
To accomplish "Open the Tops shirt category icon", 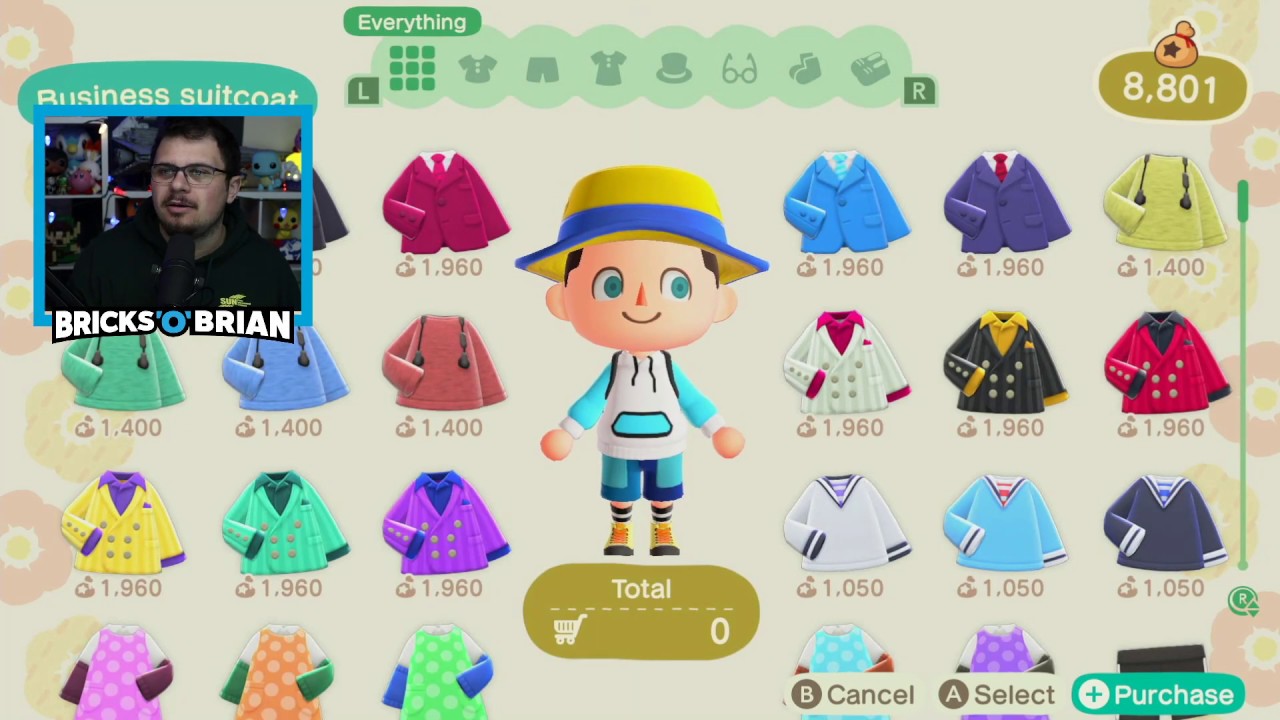I will 477,67.
